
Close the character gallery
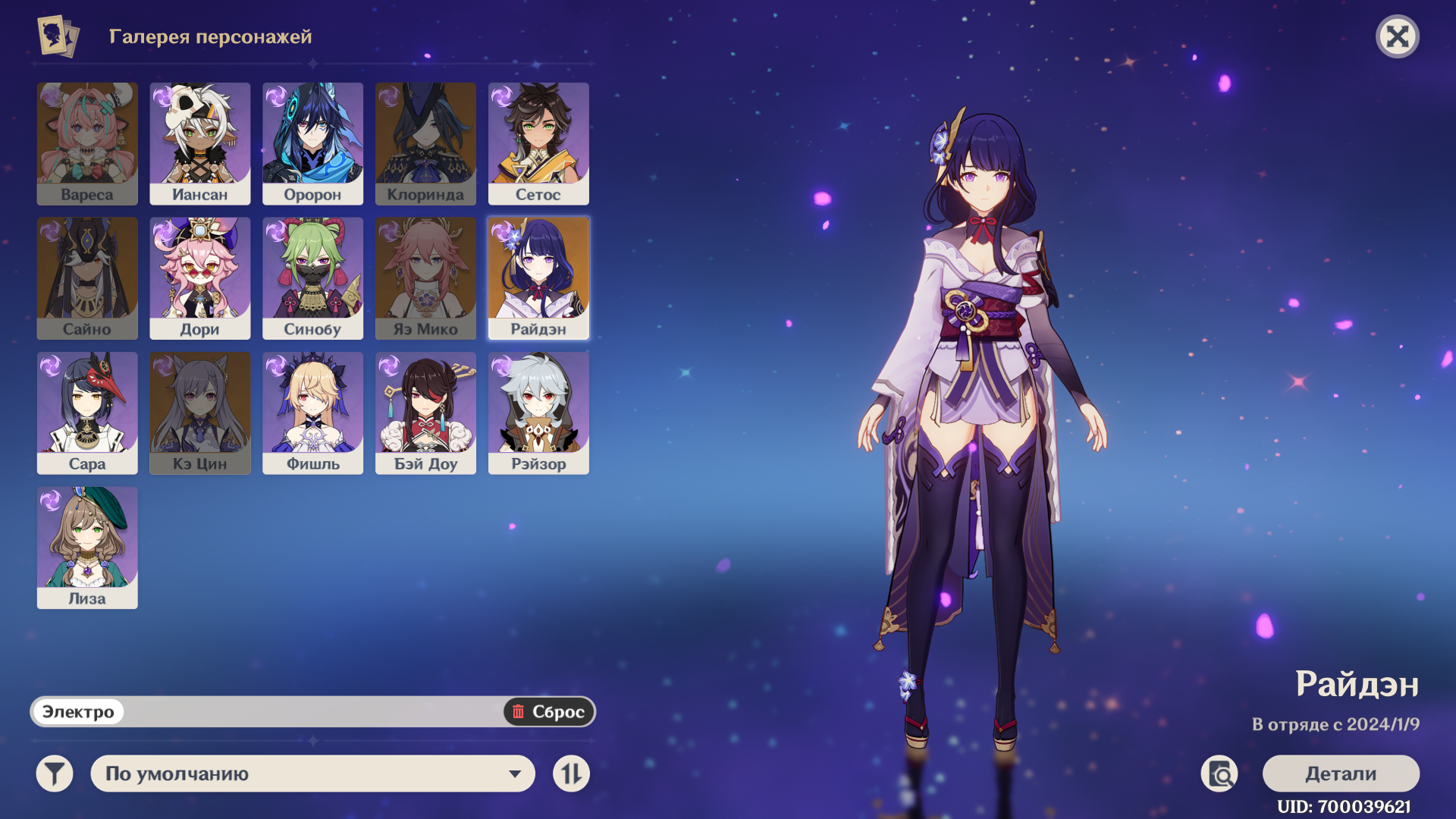tap(1397, 36)
